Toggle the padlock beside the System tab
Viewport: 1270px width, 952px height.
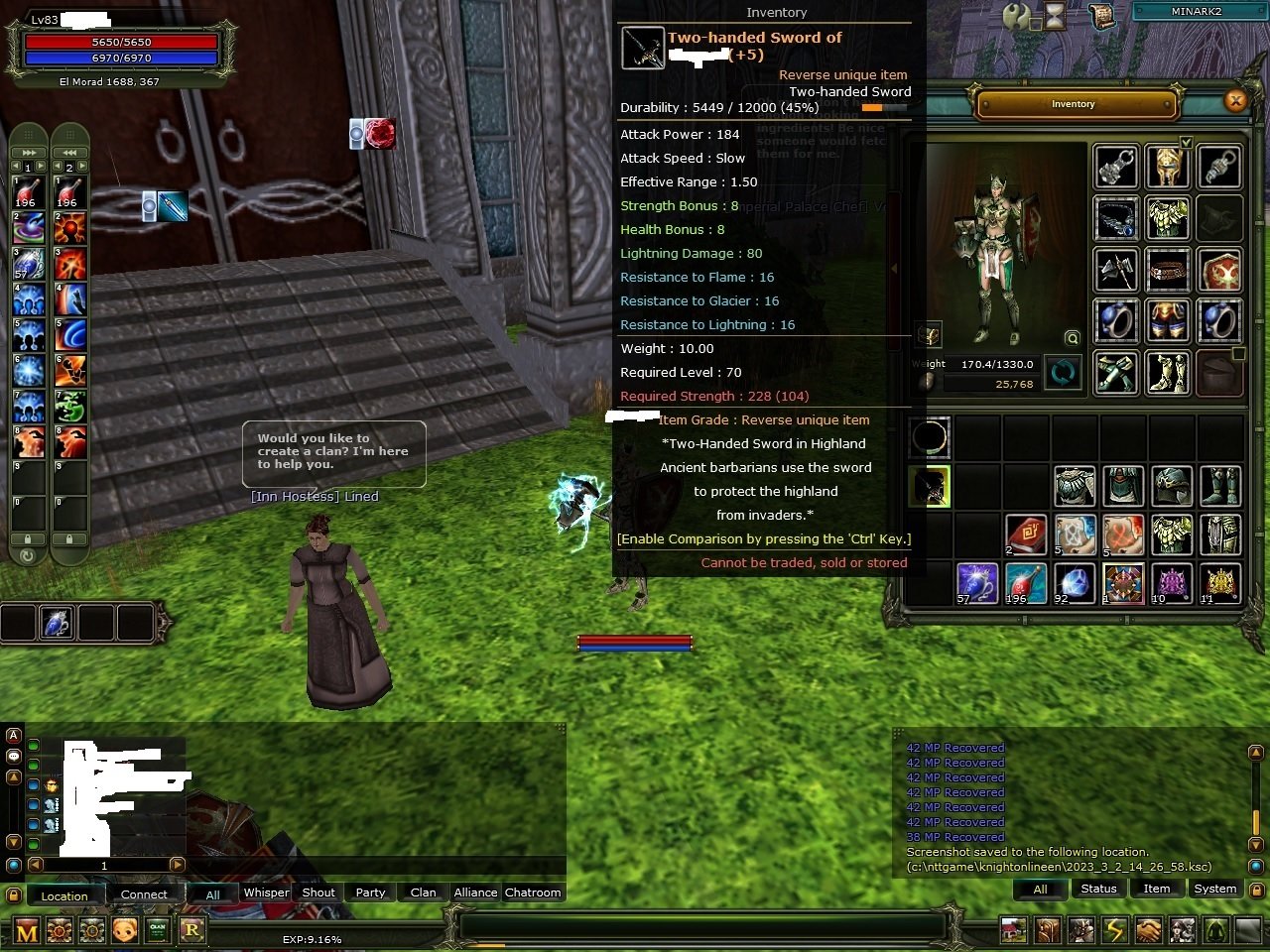(1257, 890)
